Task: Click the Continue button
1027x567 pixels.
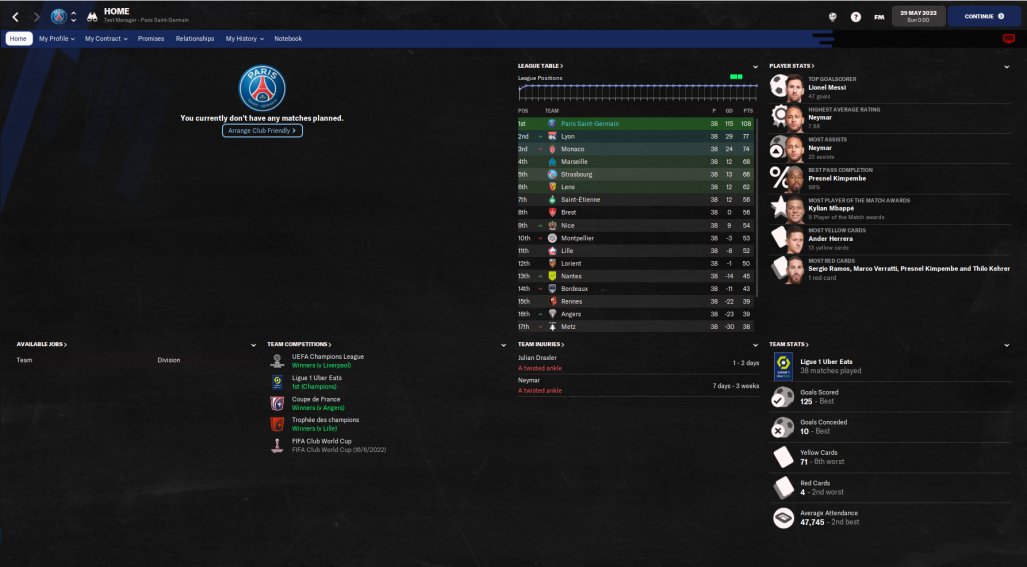Action: tap(984, 16)
